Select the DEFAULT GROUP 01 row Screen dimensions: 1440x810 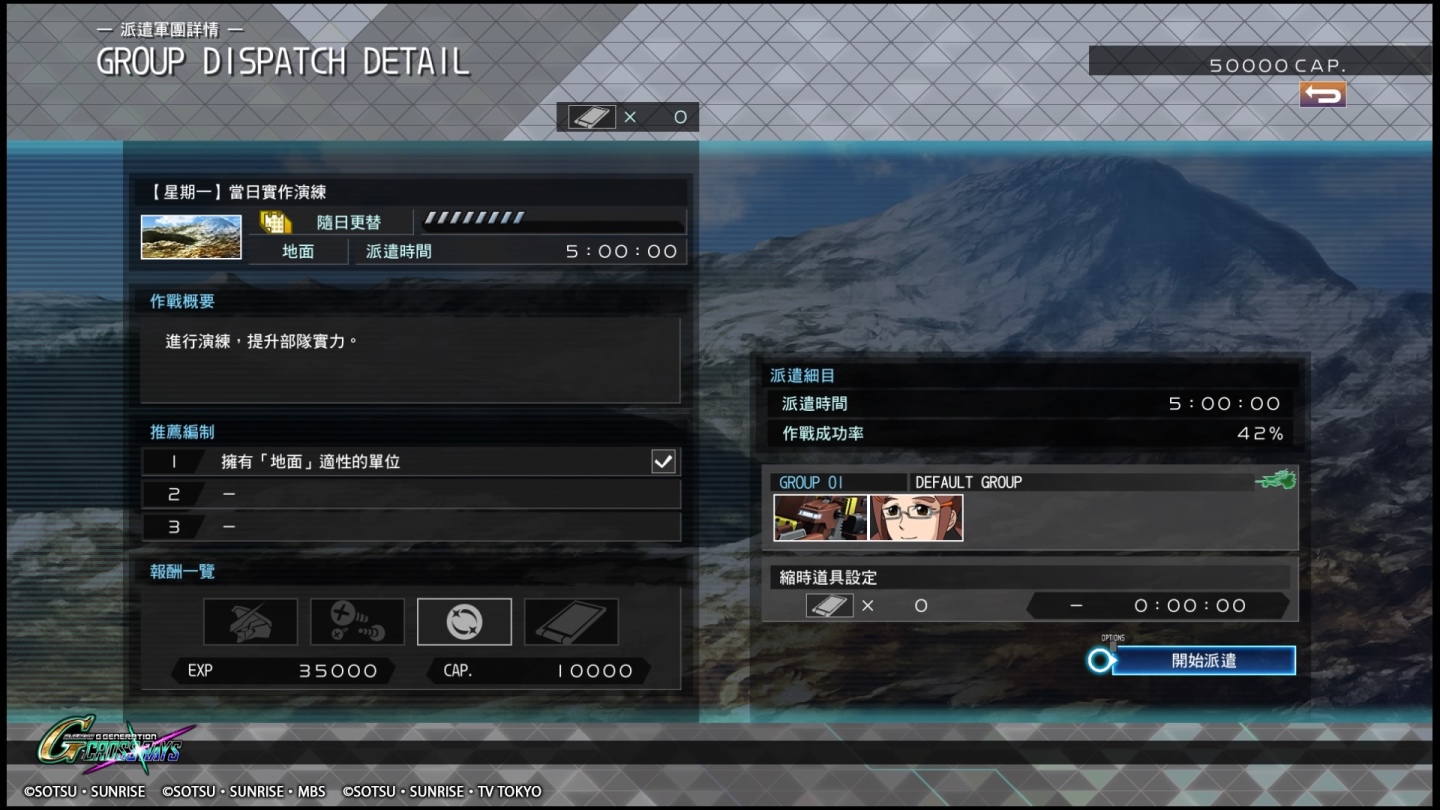(1030, 482)
